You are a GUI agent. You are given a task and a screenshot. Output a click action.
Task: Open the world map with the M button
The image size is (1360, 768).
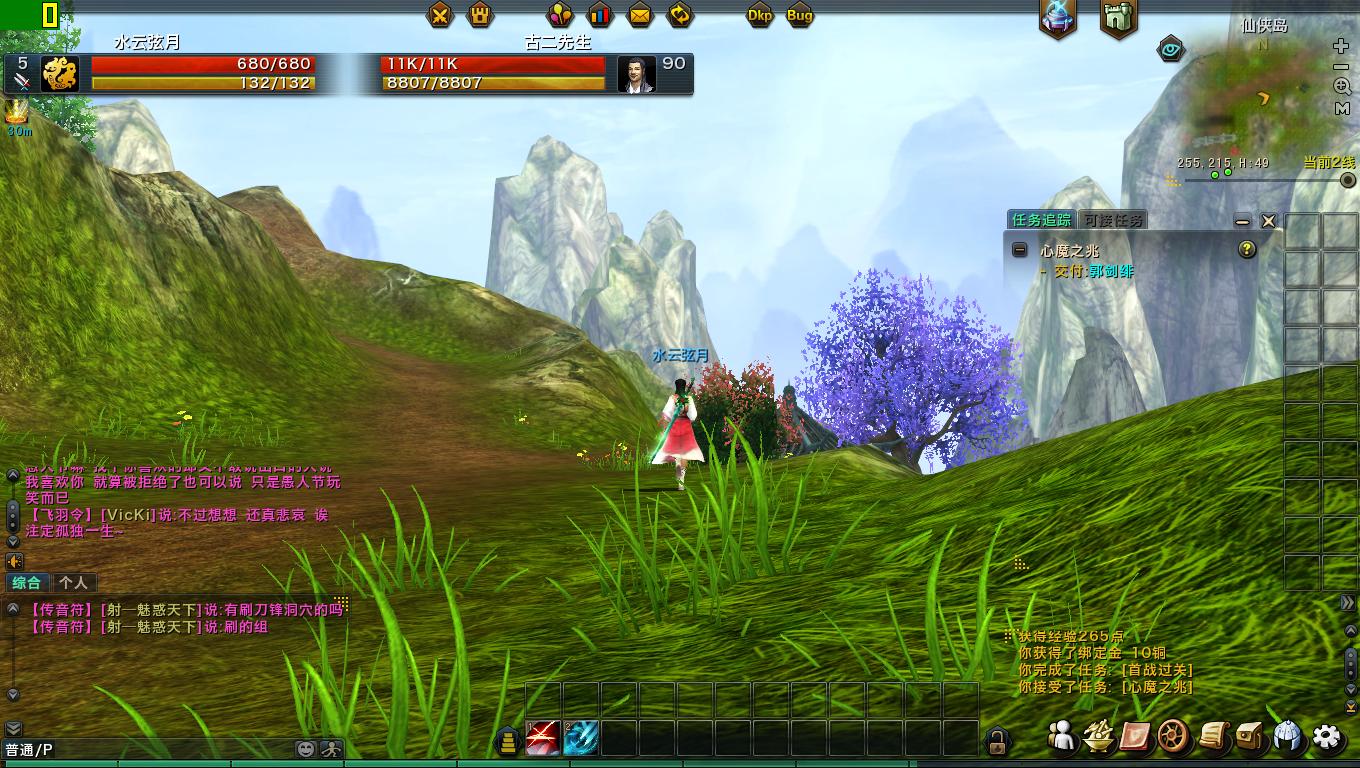(1342, 109)
